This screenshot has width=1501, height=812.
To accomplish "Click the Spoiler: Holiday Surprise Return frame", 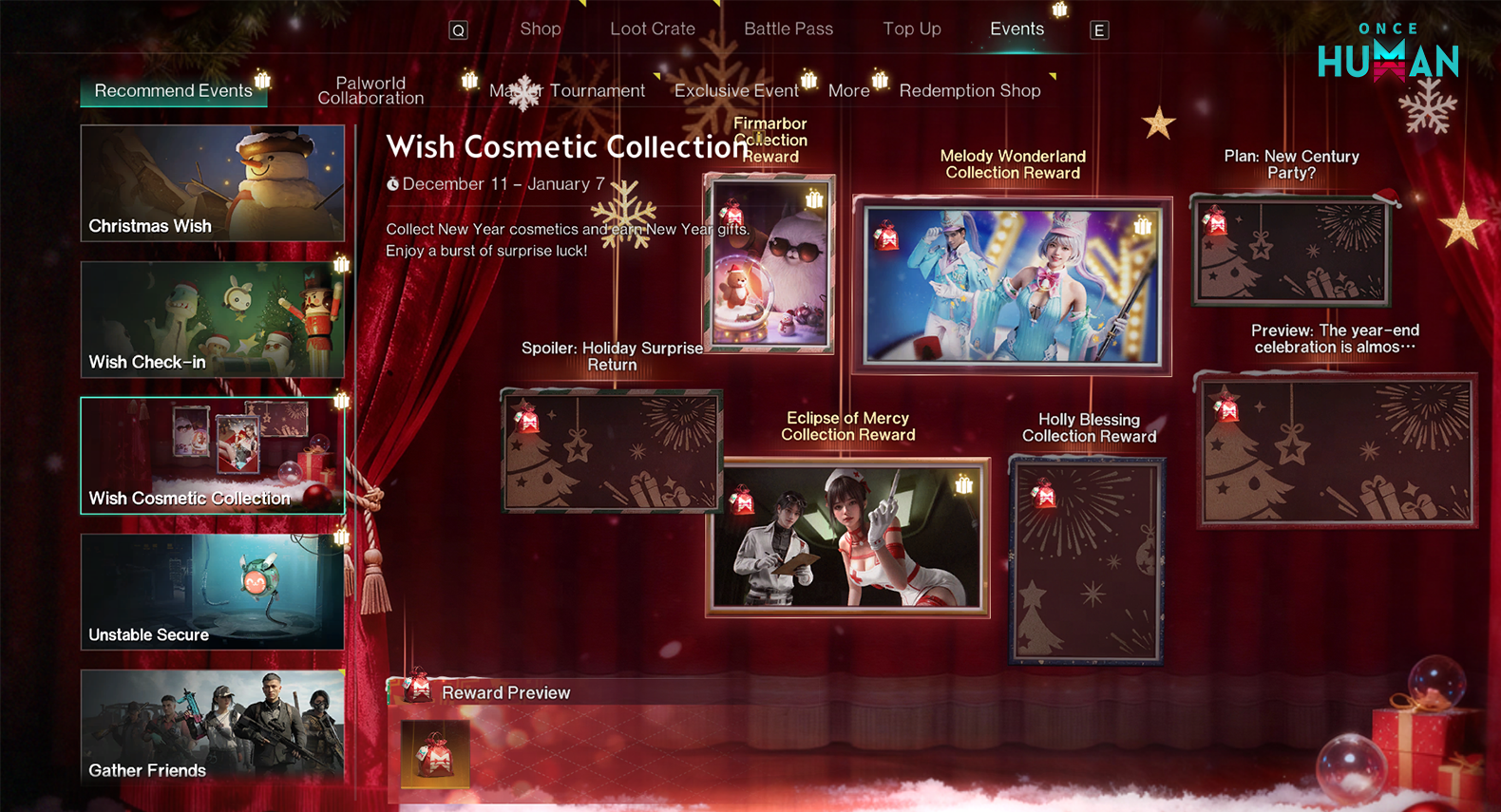I will pyautogui.click(x=612, y=450).
